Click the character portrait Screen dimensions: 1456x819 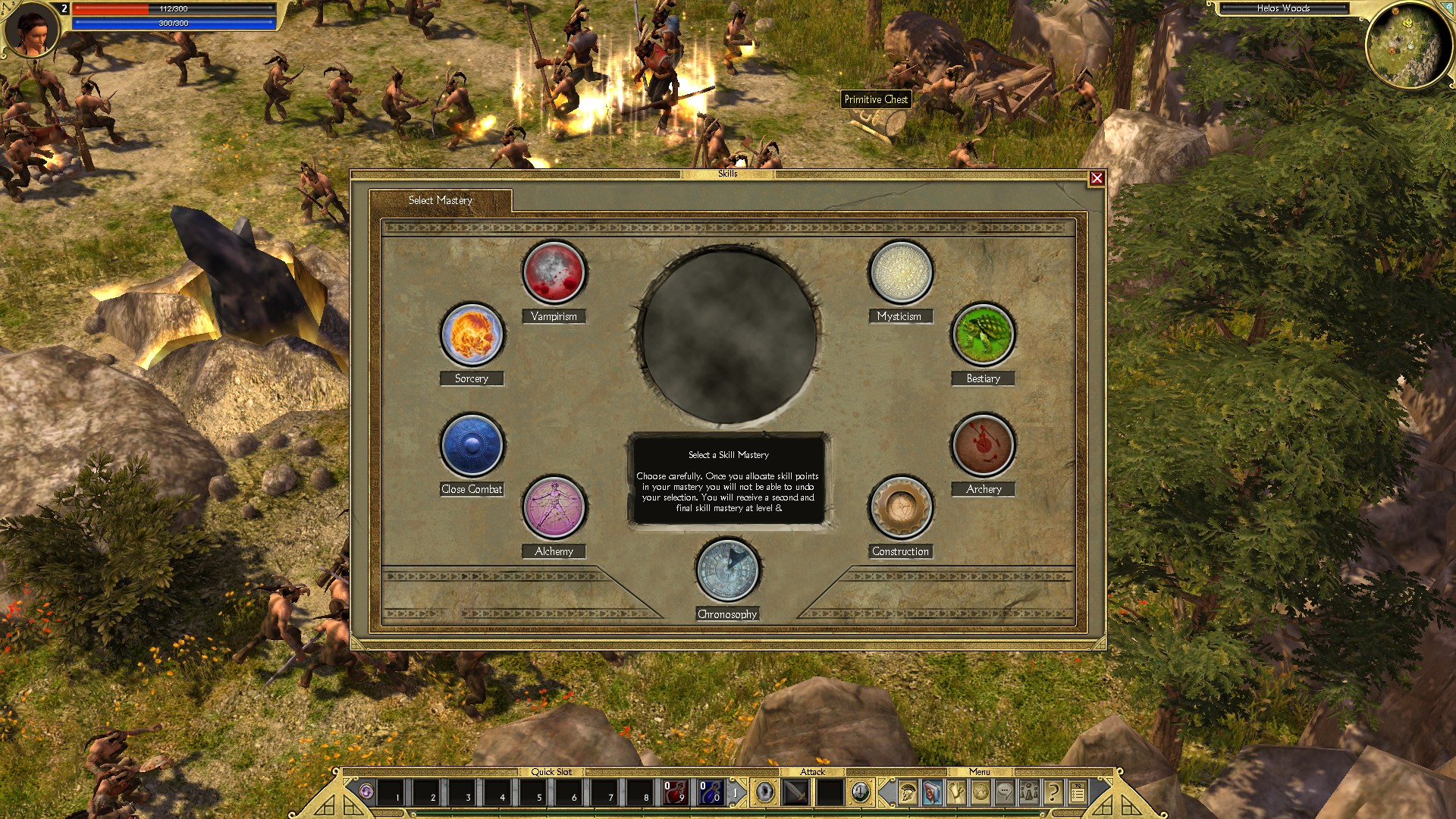point(32,30)
